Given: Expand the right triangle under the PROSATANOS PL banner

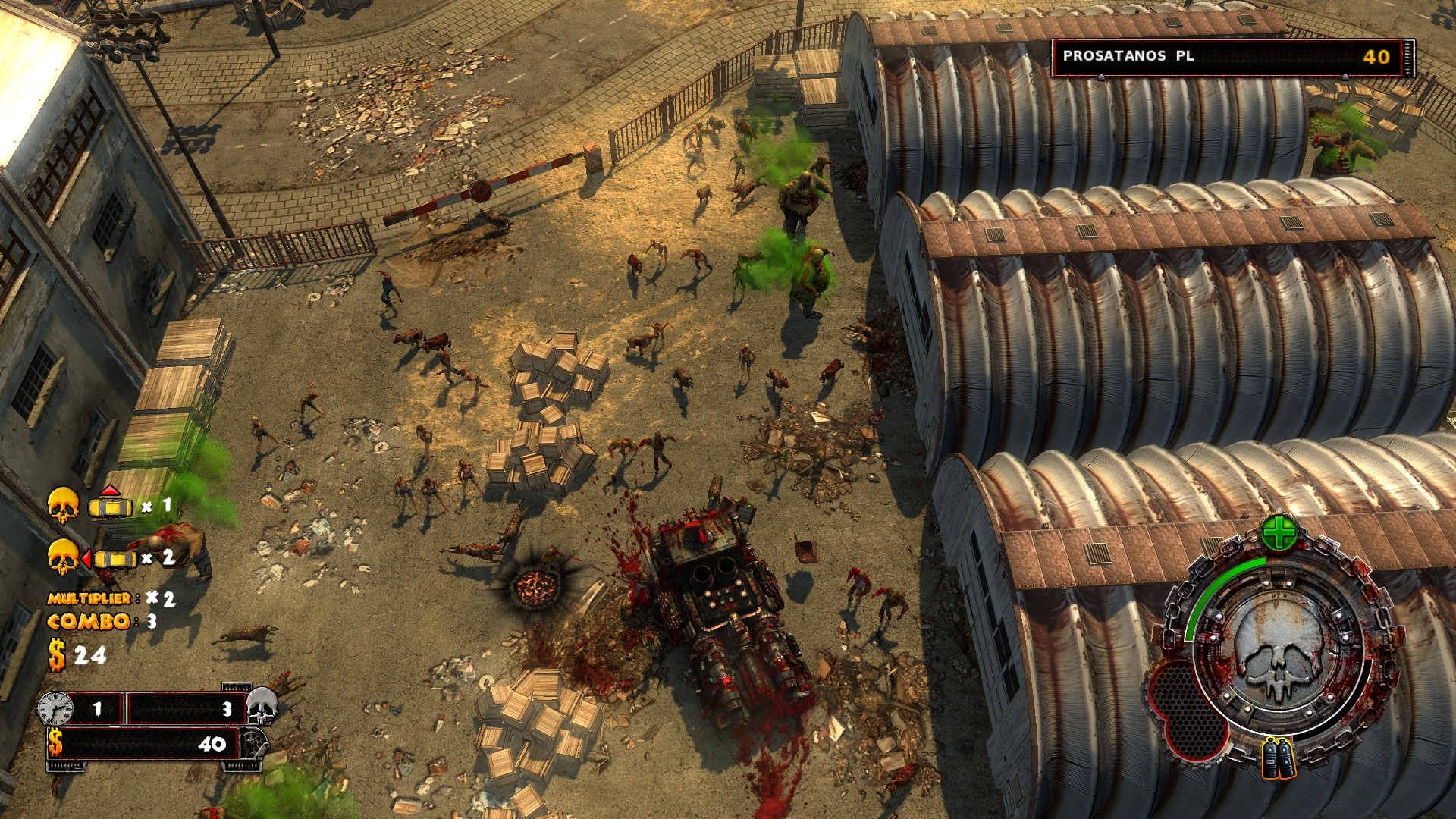Looking at the screenshot, I should (x=1345, y=77).
